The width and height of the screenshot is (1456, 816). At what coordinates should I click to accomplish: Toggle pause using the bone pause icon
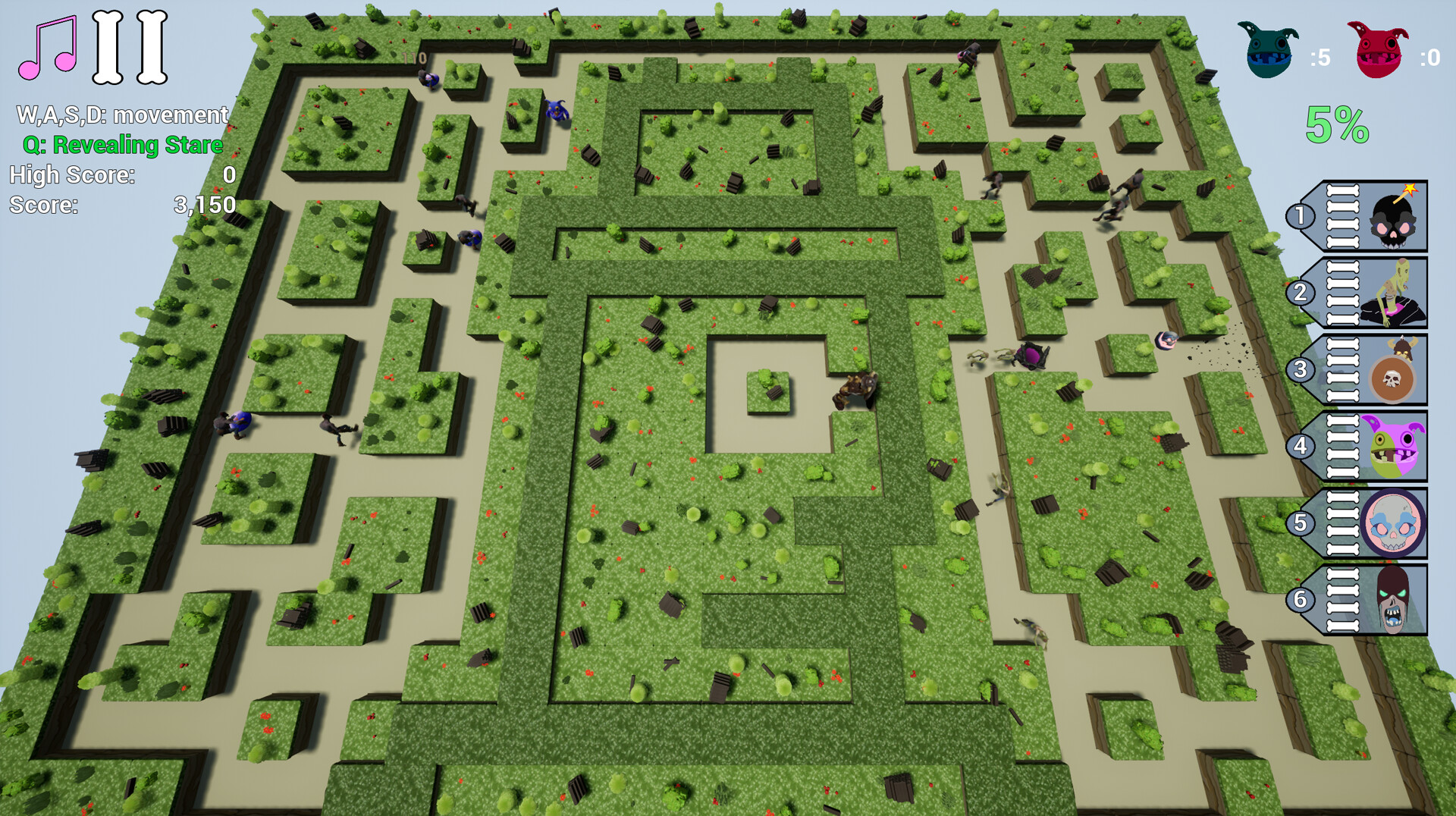[x=129, y=47]
